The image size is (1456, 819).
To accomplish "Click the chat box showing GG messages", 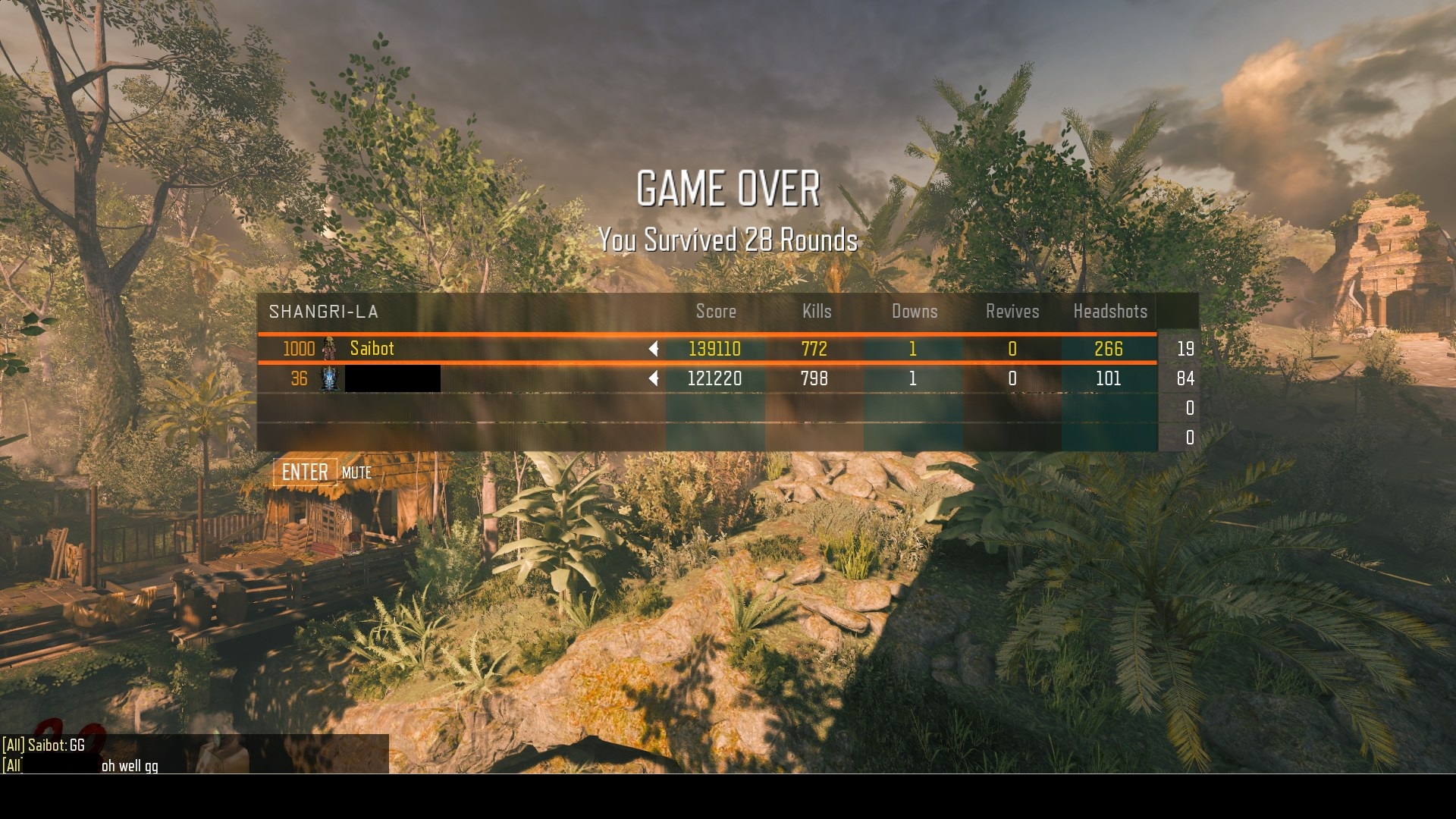I will pyautogui.click(x=194, y=755).
